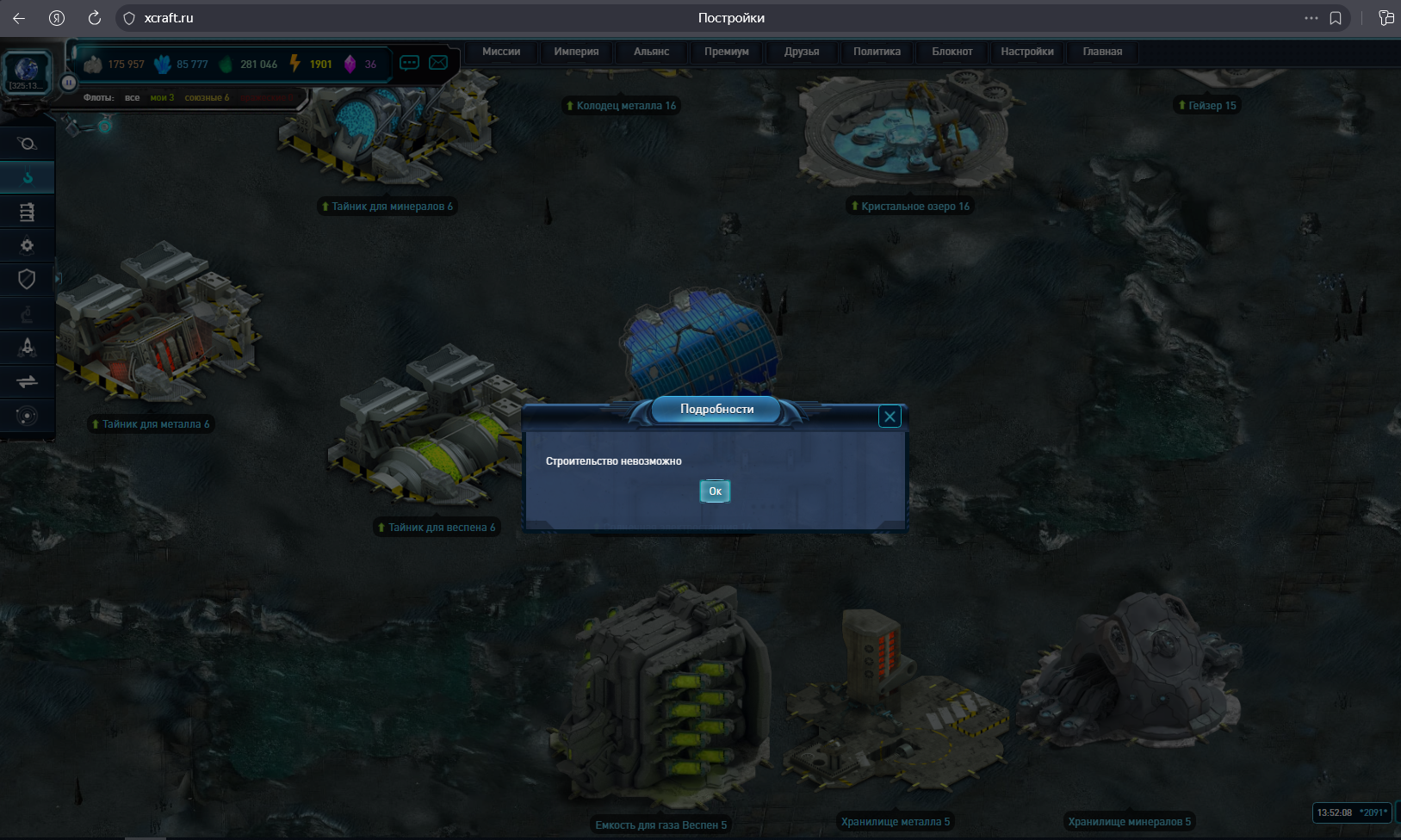This screenshot has width=1401, height=840.
Task: Reload the browser page
Action: tap(95, 18)
